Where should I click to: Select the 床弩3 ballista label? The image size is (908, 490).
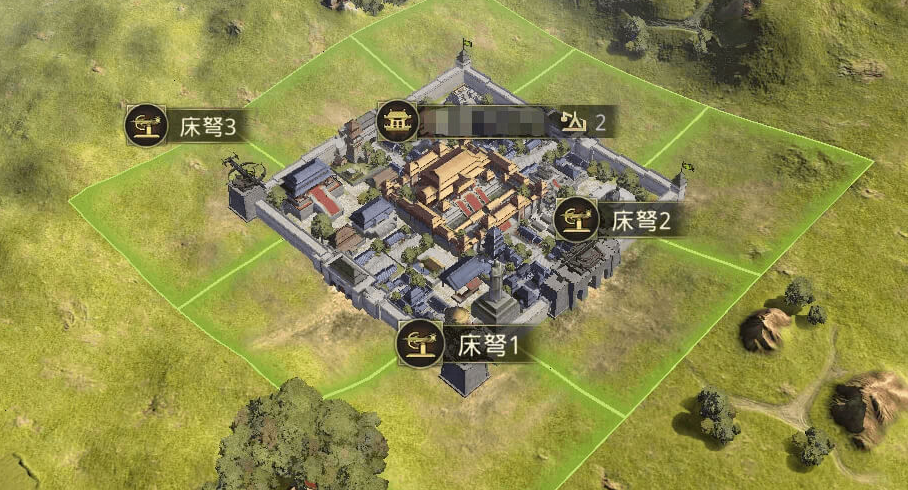pyautogui.click(x=185, y=127)
